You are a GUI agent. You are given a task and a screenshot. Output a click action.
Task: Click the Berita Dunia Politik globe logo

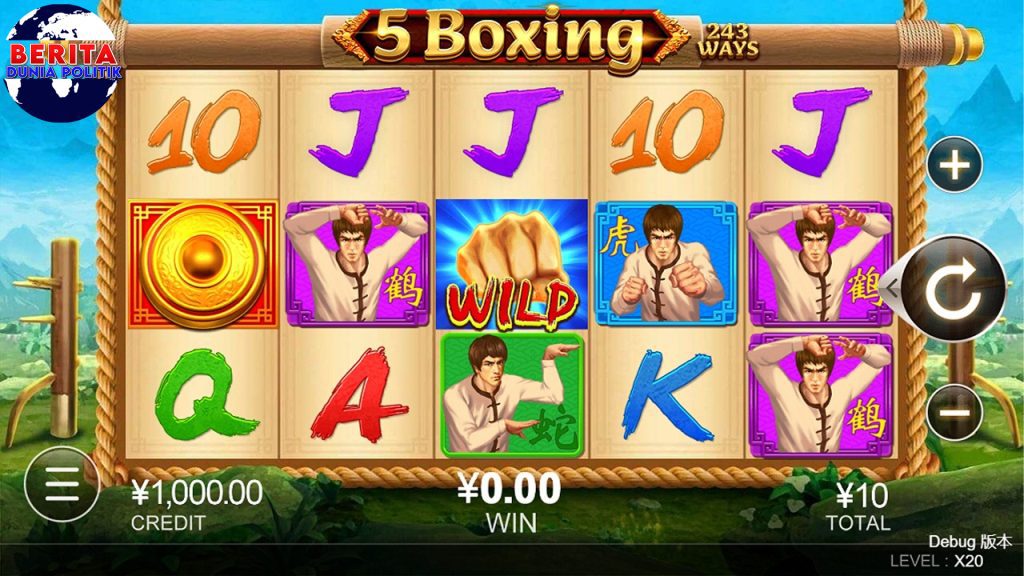60,62
